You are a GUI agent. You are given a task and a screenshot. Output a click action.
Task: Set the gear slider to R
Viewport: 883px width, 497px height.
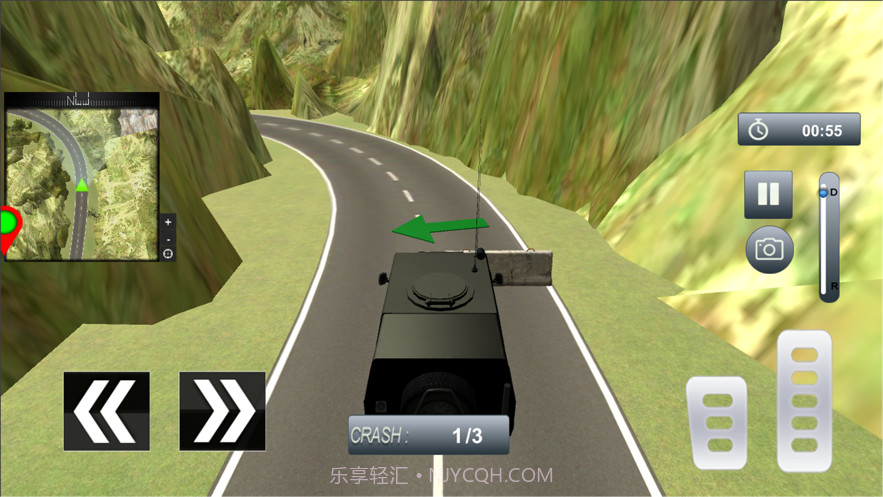(x=829, y=287)
